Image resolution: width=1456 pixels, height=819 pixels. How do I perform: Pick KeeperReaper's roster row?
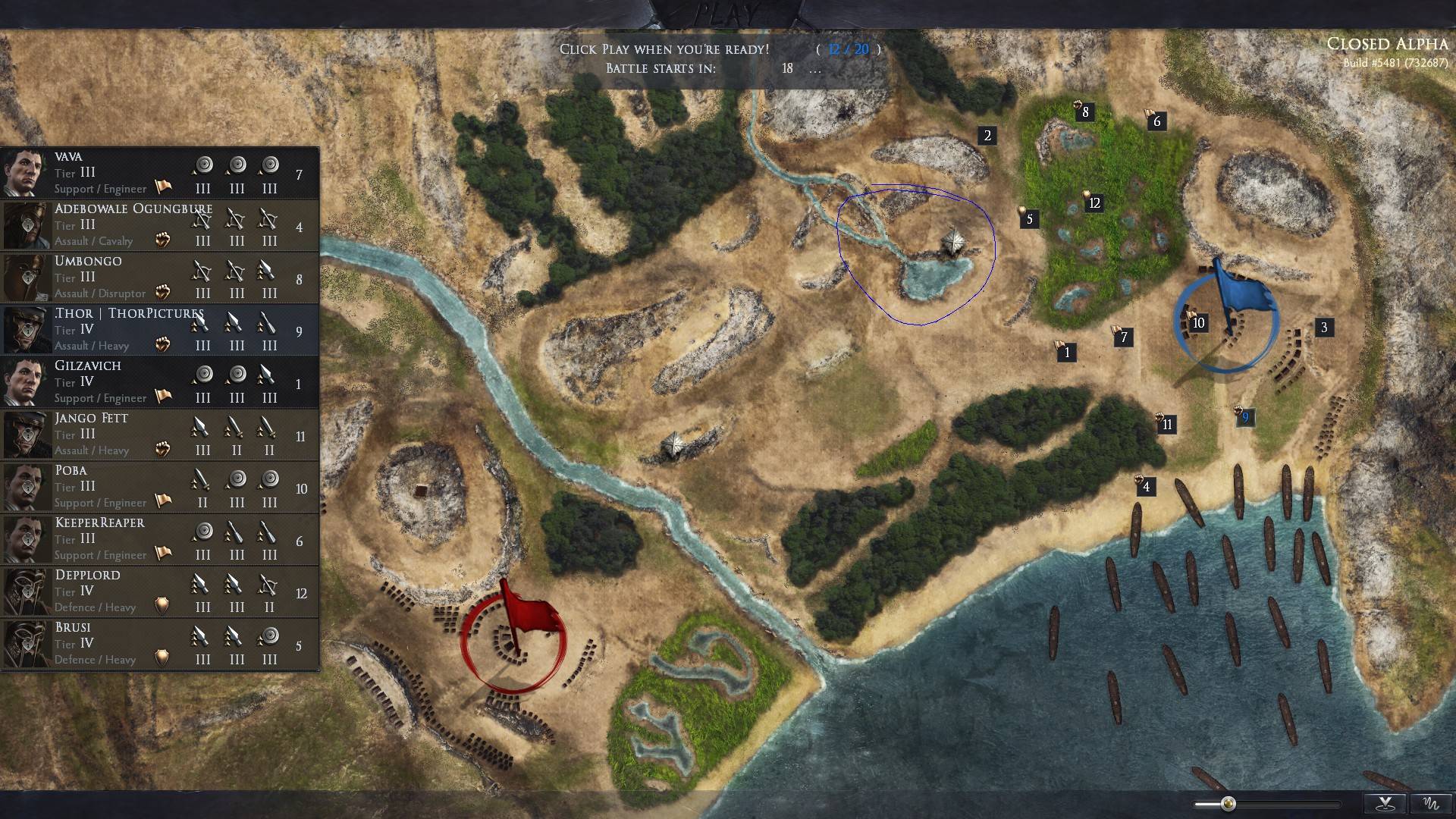coord(159,538)
